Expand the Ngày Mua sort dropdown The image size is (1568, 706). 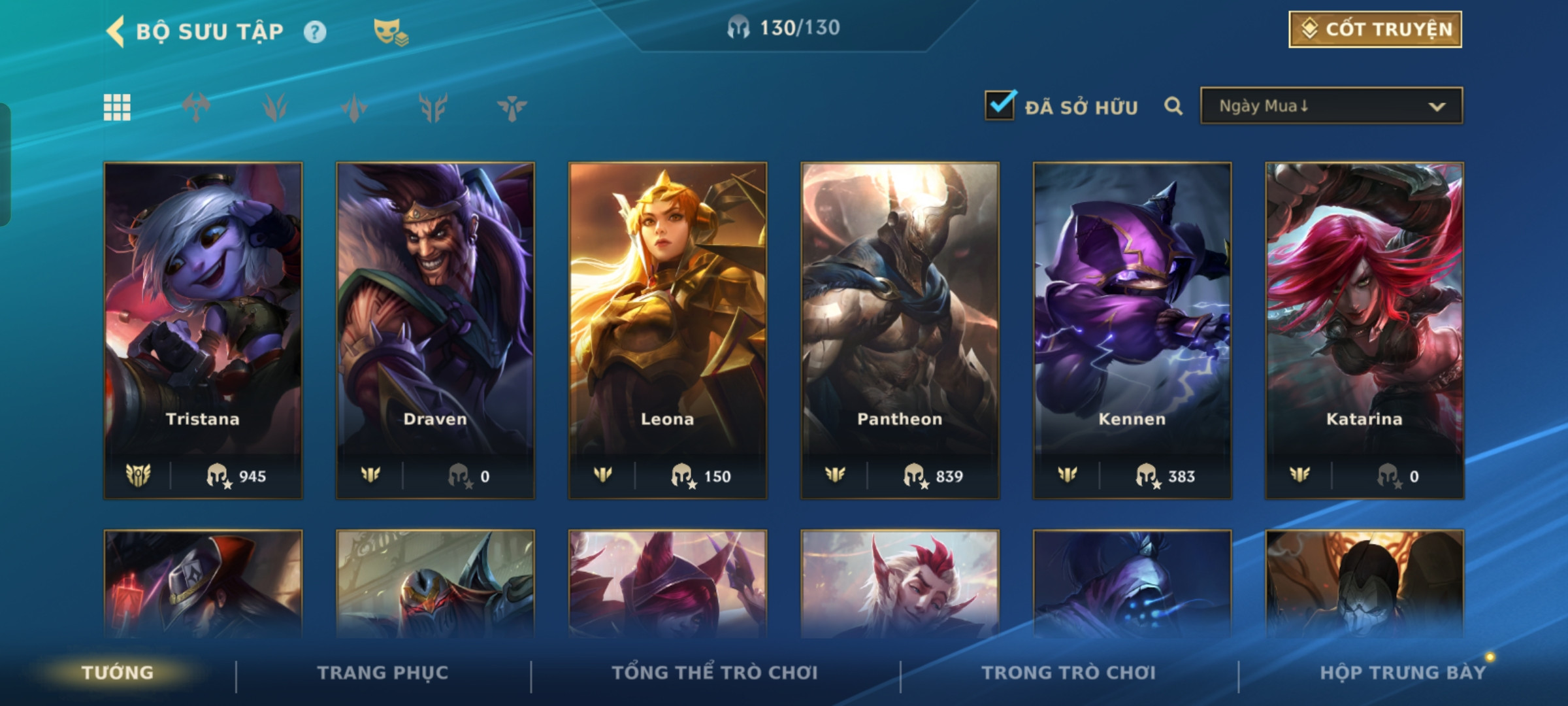1331,106
